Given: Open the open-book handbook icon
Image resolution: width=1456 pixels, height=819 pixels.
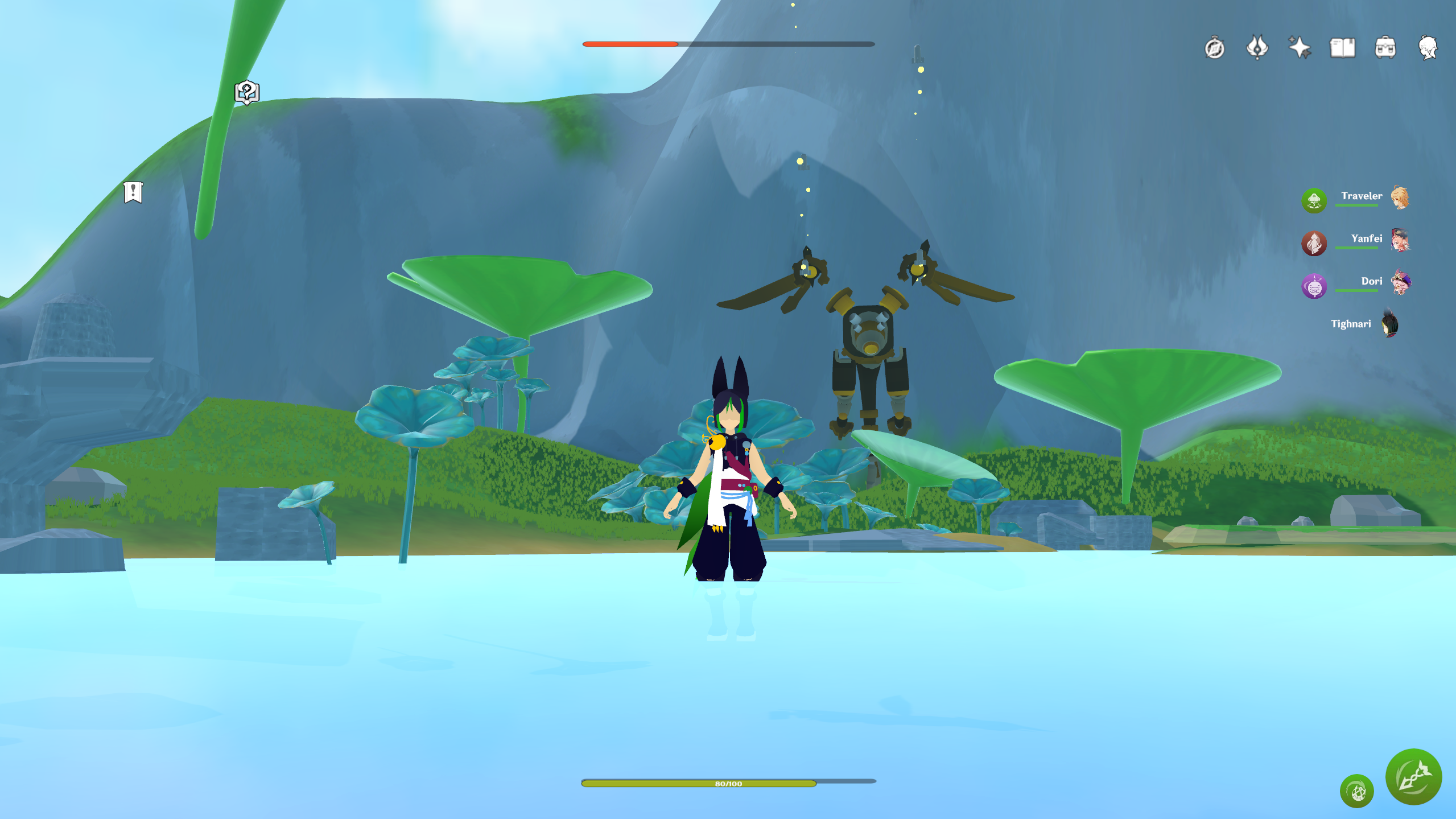Looking at the screenshot, I should tap(1342, 48).
